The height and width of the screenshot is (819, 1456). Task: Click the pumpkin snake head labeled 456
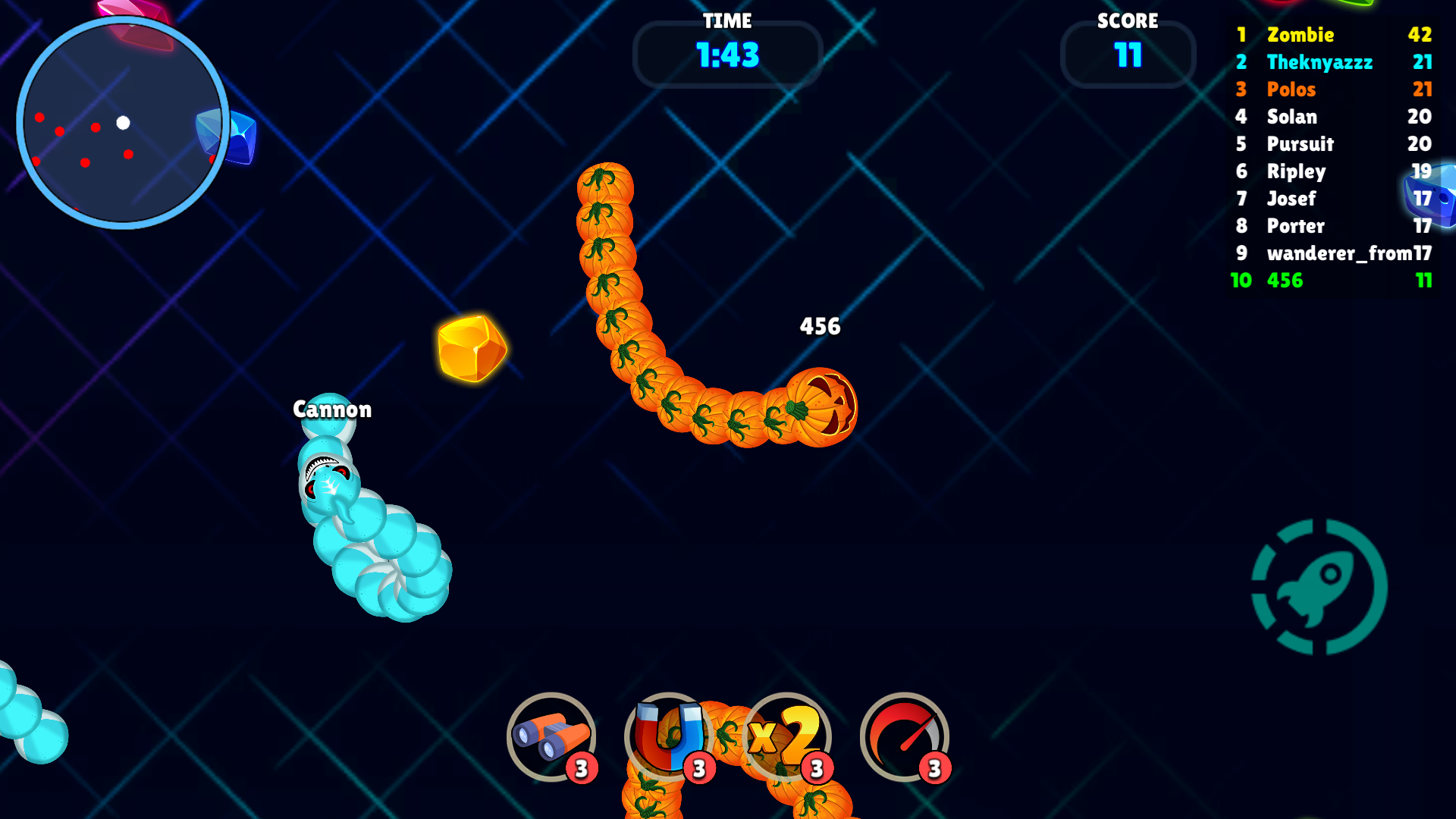coord(823,406)
